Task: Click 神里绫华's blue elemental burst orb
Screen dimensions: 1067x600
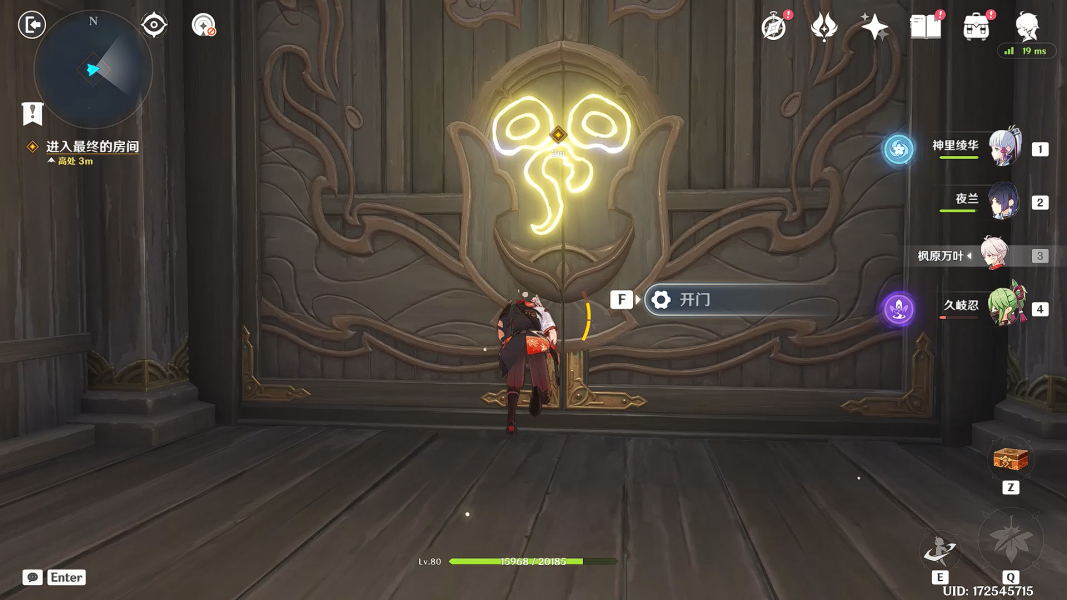Action: pos(898,150)
